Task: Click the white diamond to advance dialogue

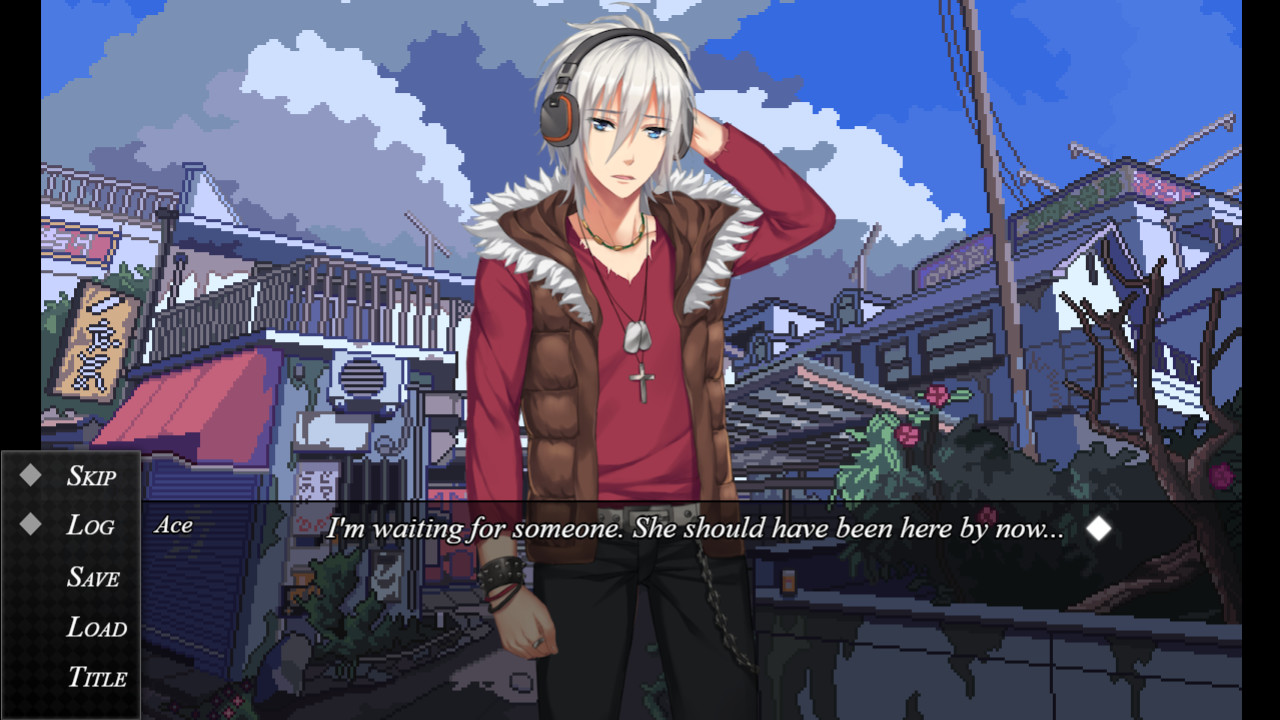Action: 1098,528
